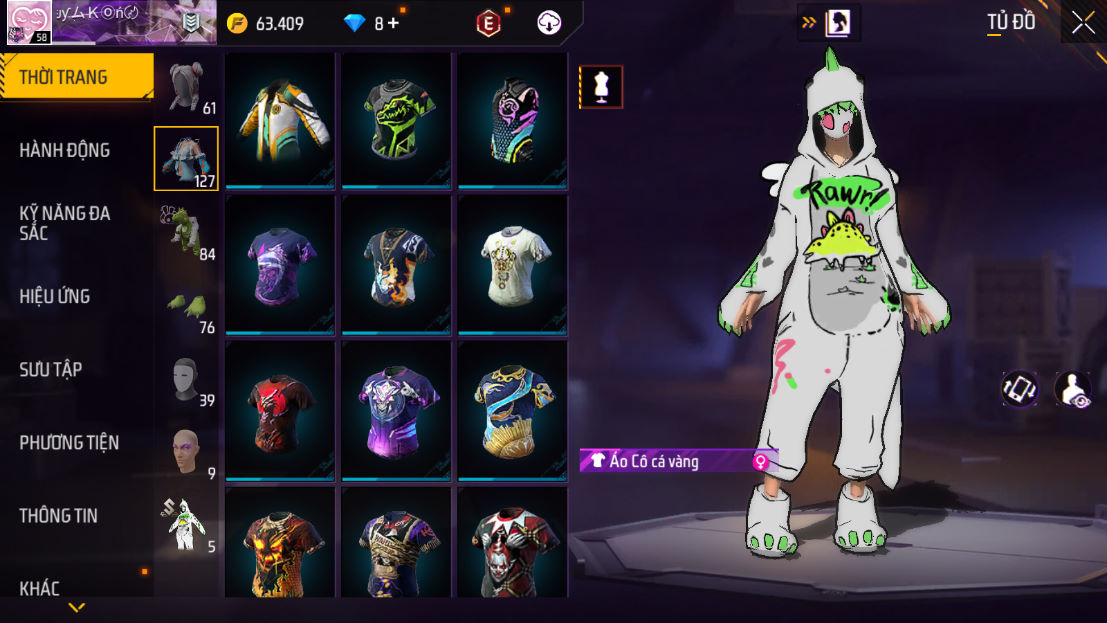Select the white and orange jacket item
1107x623 pixels.
[280, 121]
